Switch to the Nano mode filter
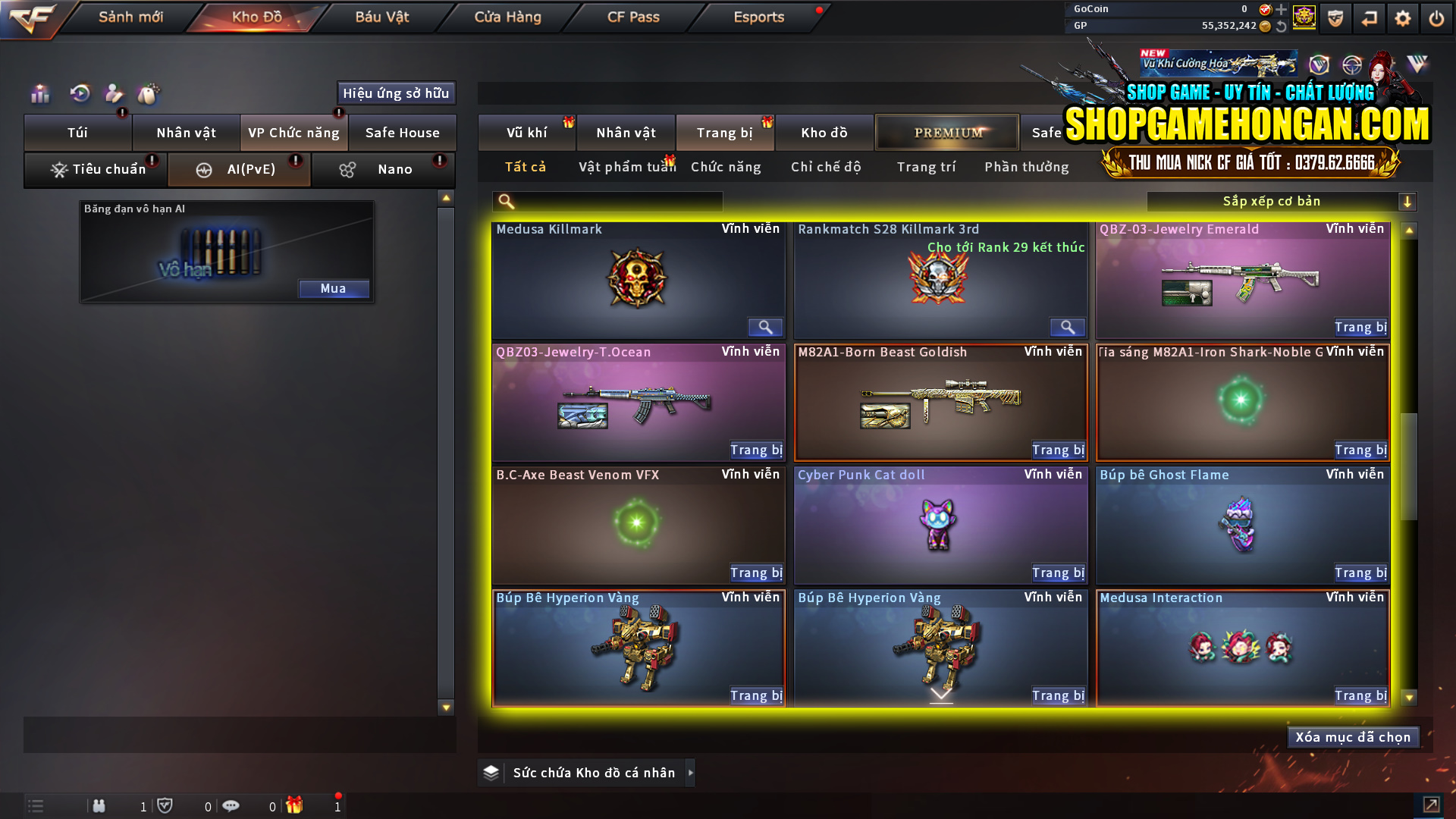Viewport: 1456px width, 819px height. coord(383,169)
